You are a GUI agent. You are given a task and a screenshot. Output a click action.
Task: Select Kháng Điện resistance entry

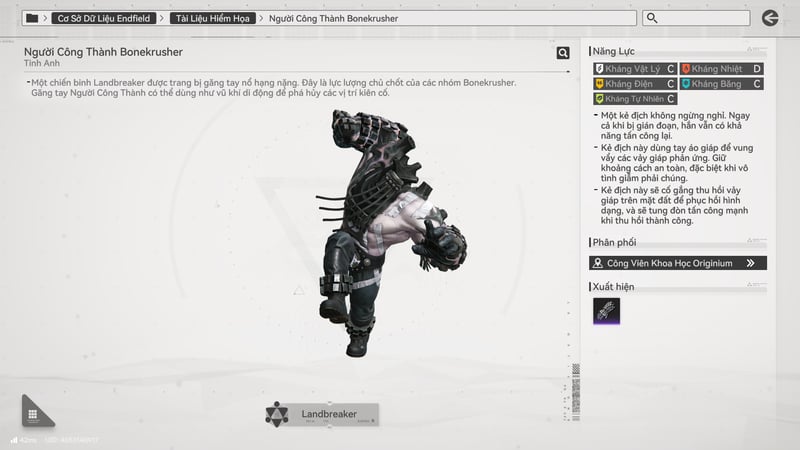pos(634,84)
